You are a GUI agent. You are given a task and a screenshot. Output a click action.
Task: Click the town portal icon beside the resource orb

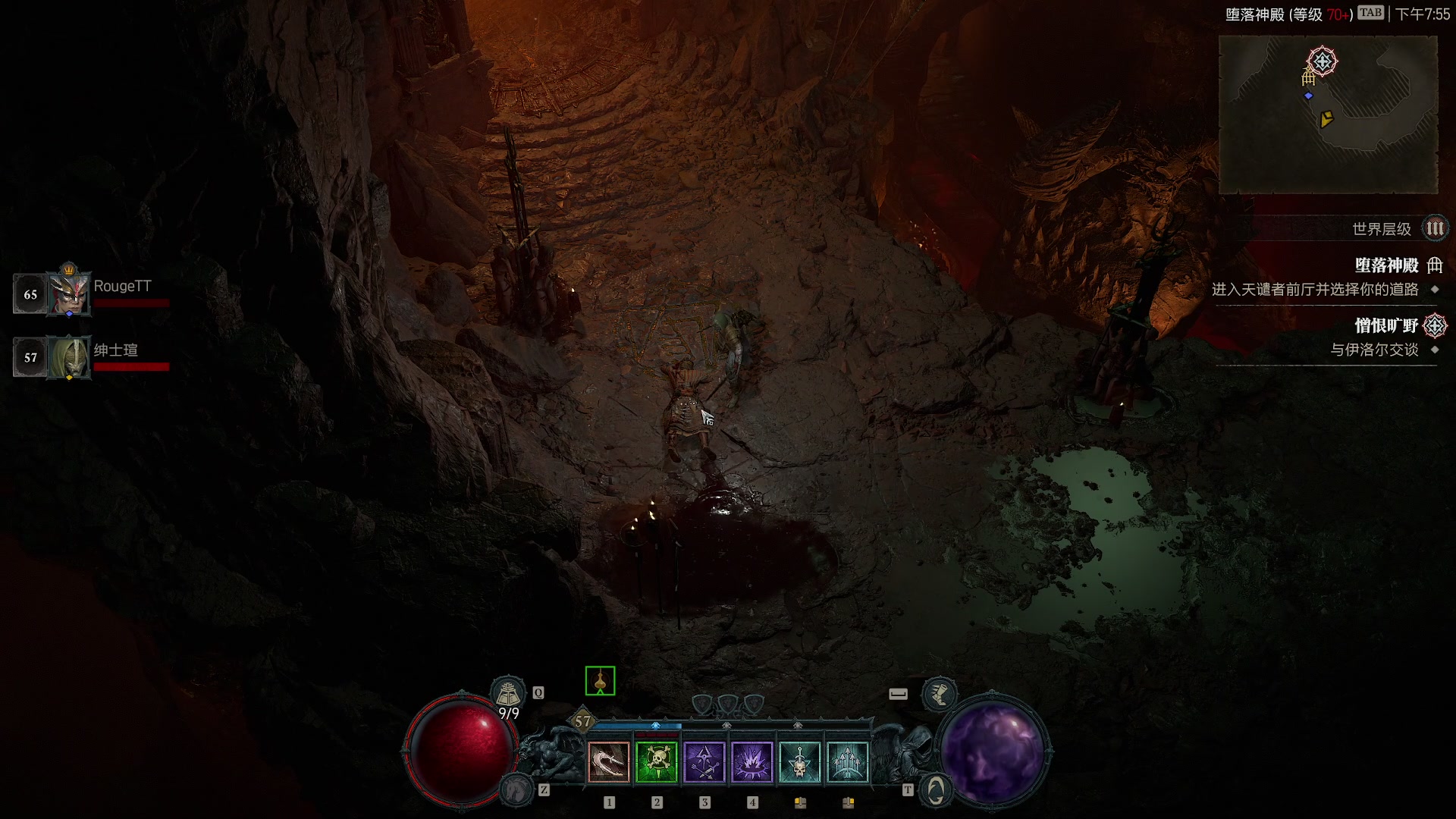[936, 789]
